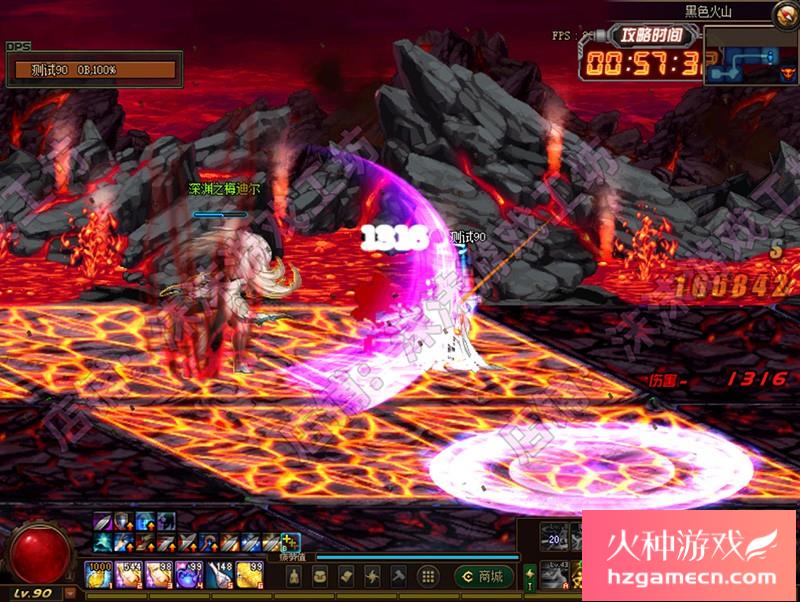Image resolution: width=800 pixels, height=602 pixels.
Task: Visit the hzgamecn.com watermark link
Action: pos(690,577)
